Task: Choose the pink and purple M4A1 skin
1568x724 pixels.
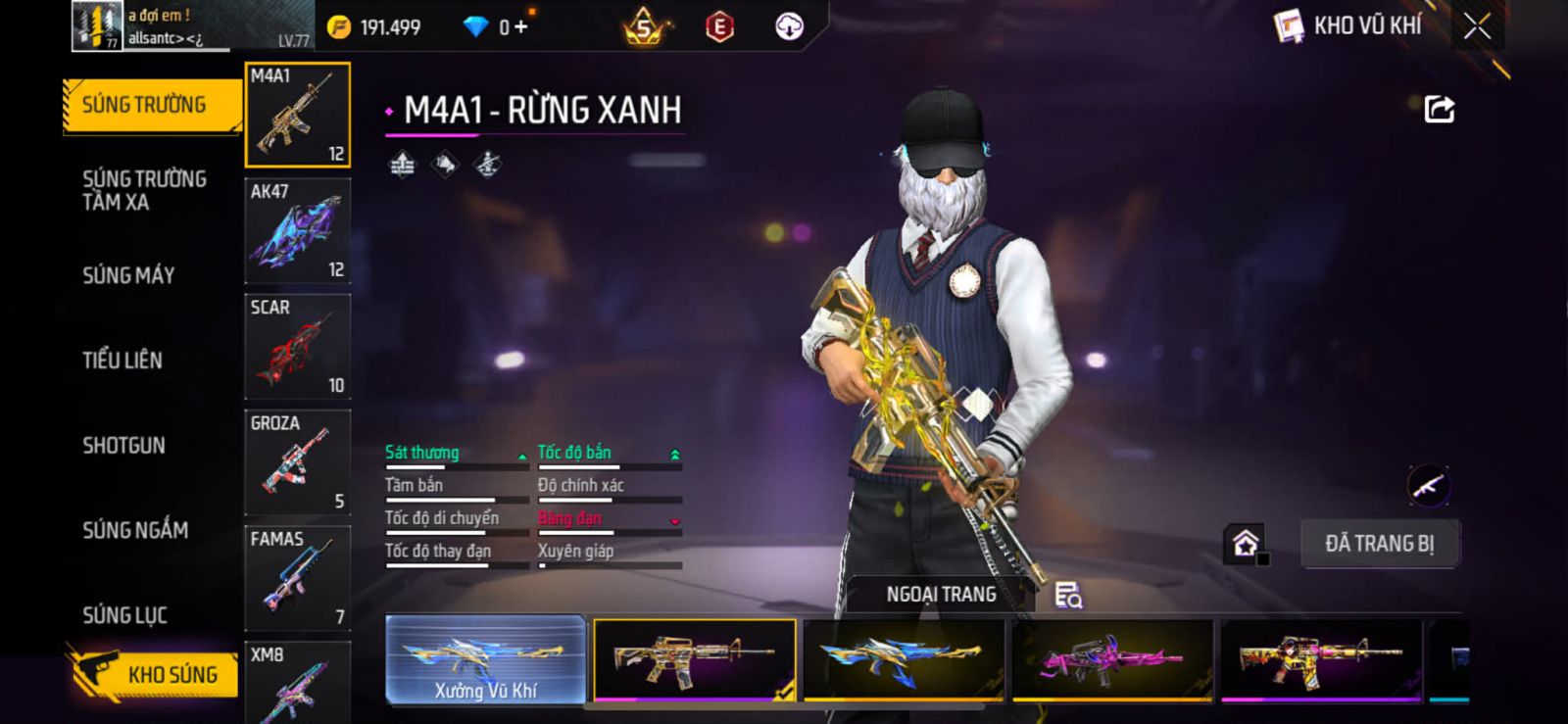Action: click(x=1111, y=659)
